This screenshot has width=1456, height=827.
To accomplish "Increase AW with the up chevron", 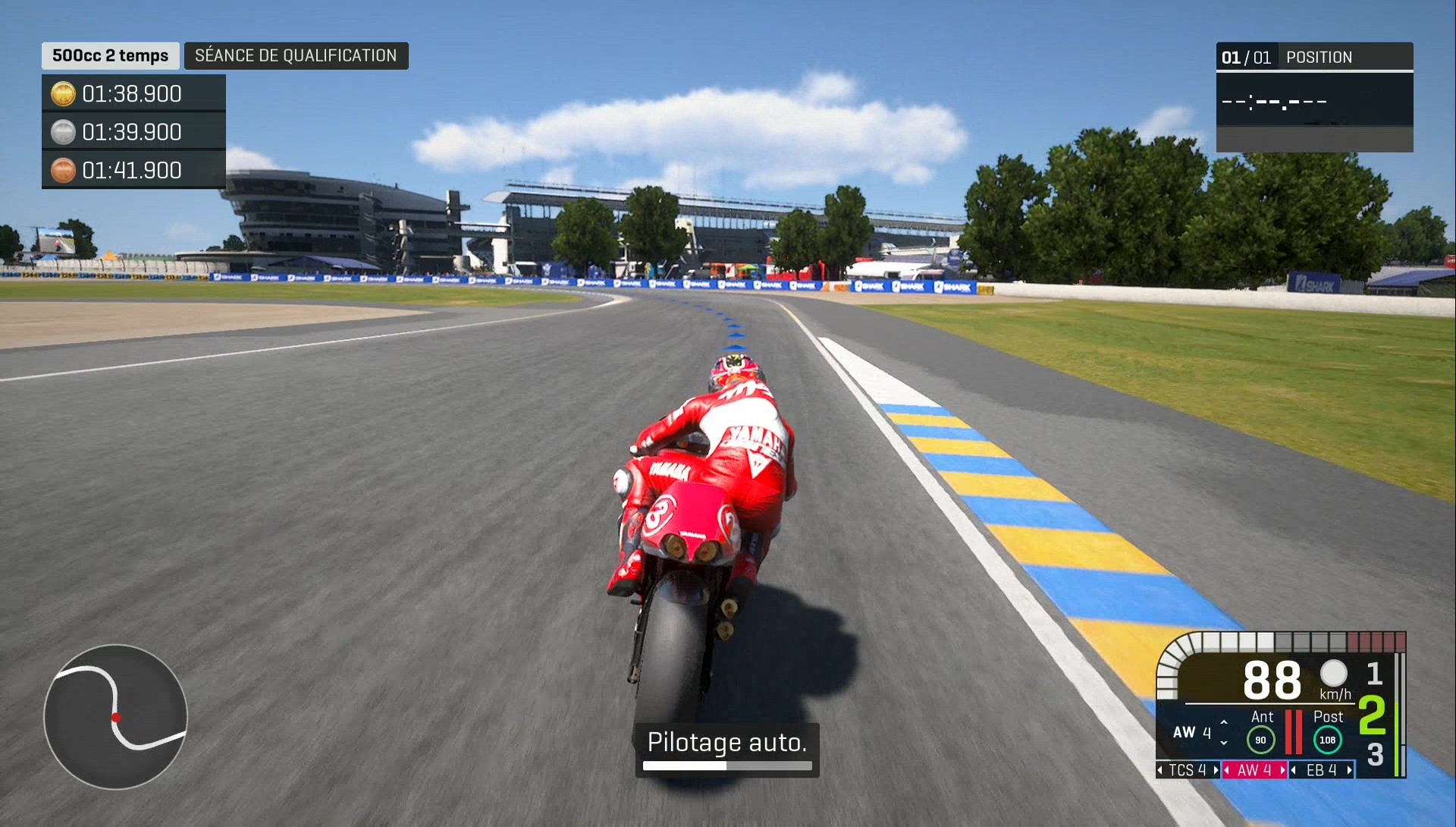I will click(x=1224, y=723).
